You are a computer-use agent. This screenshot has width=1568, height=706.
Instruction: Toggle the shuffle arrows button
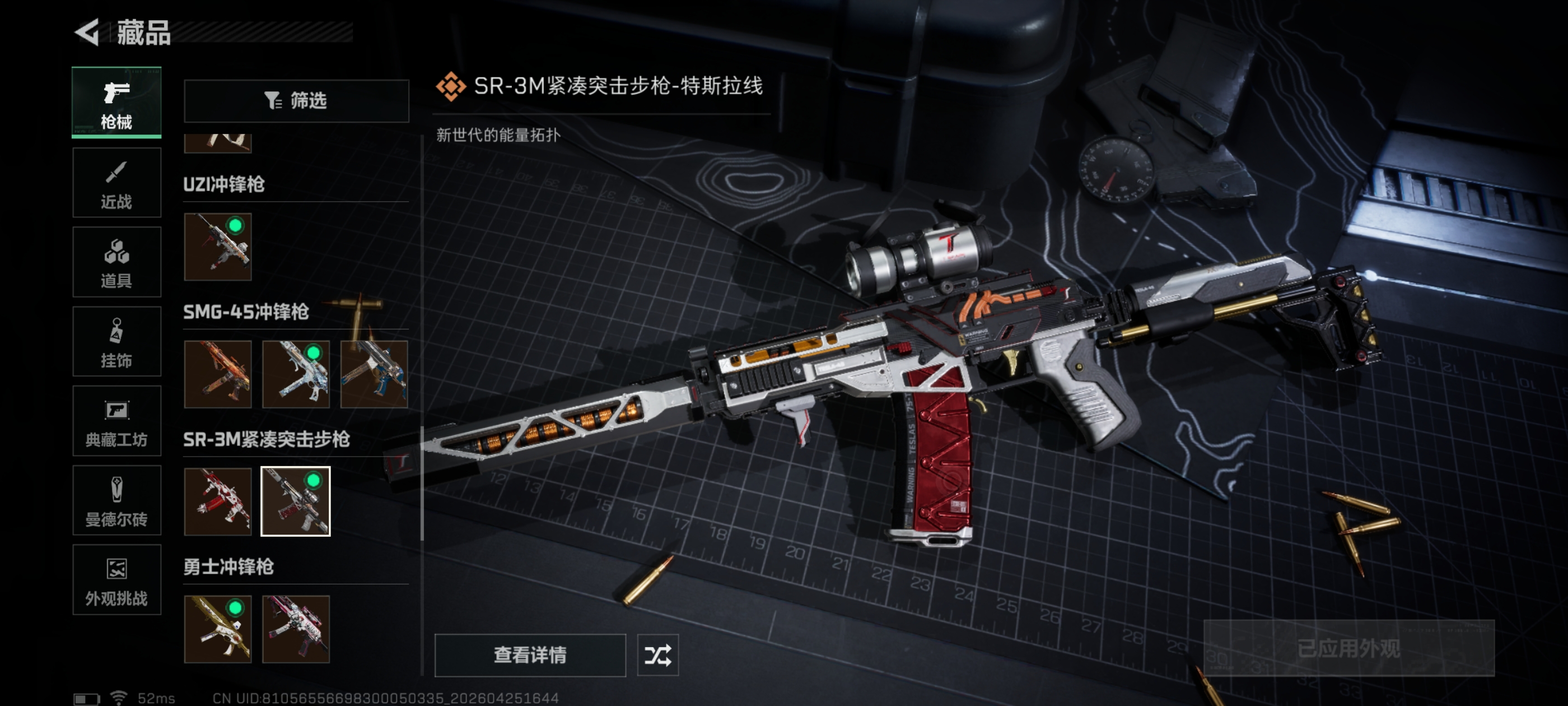[x=657, y=655]
